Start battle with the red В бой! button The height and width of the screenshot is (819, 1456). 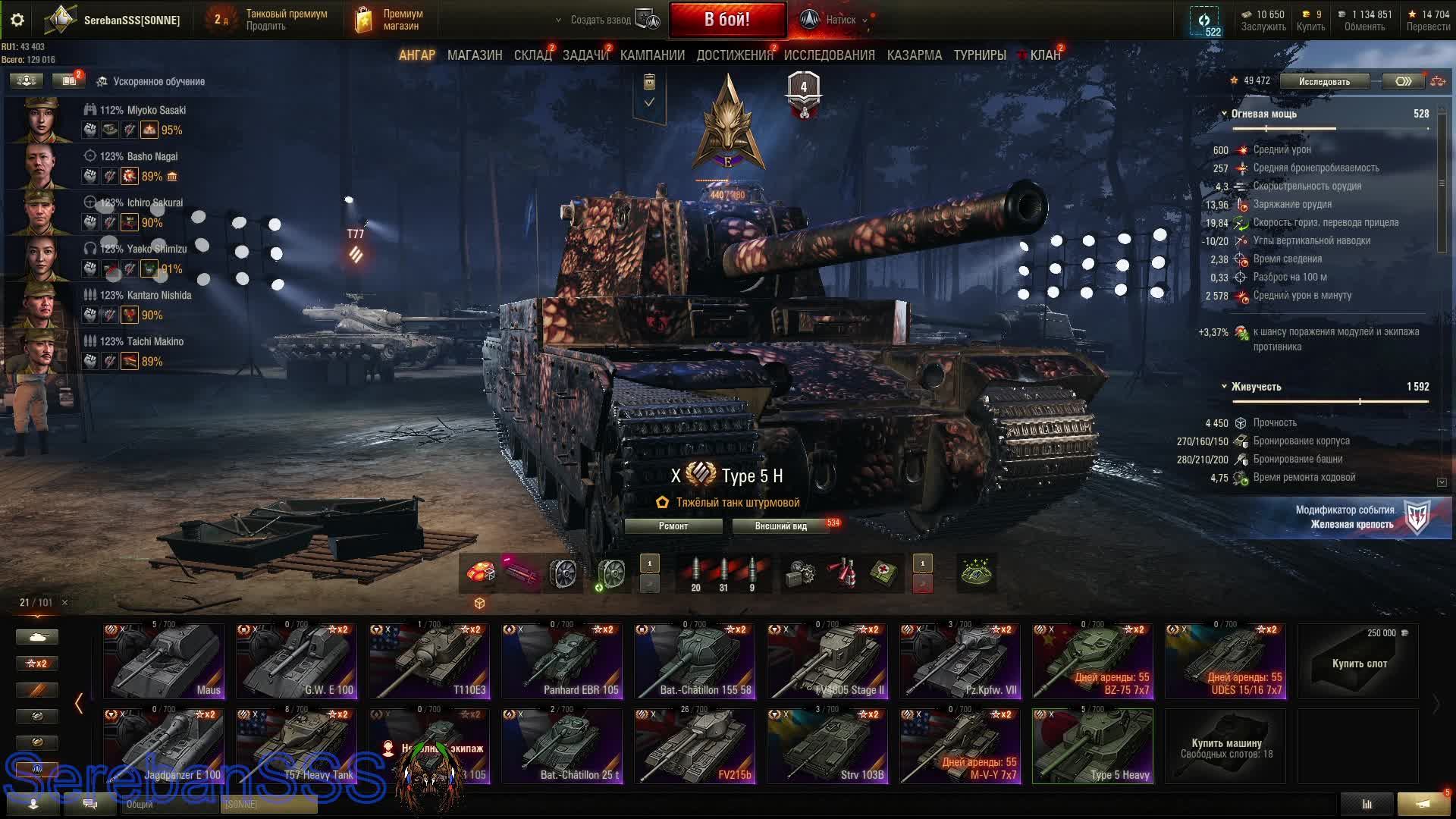[726, 20]
